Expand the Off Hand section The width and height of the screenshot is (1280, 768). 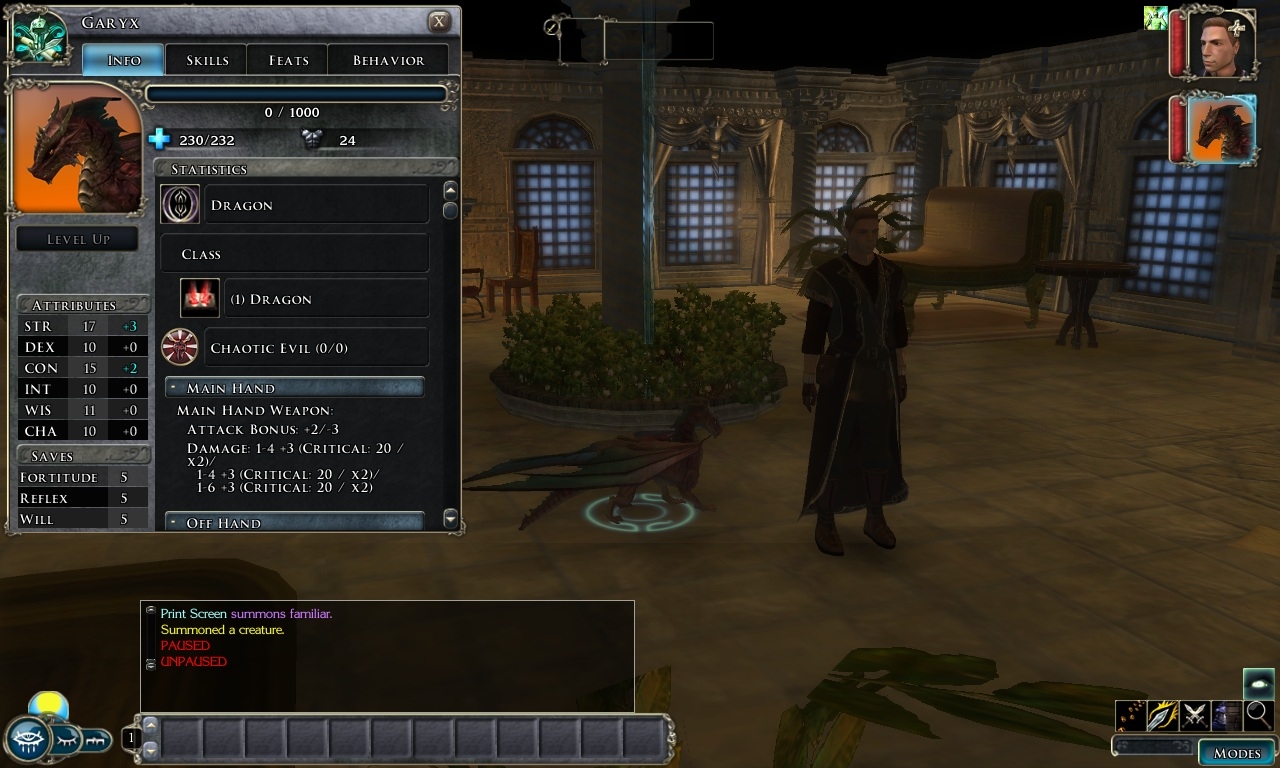click(174, 523)
